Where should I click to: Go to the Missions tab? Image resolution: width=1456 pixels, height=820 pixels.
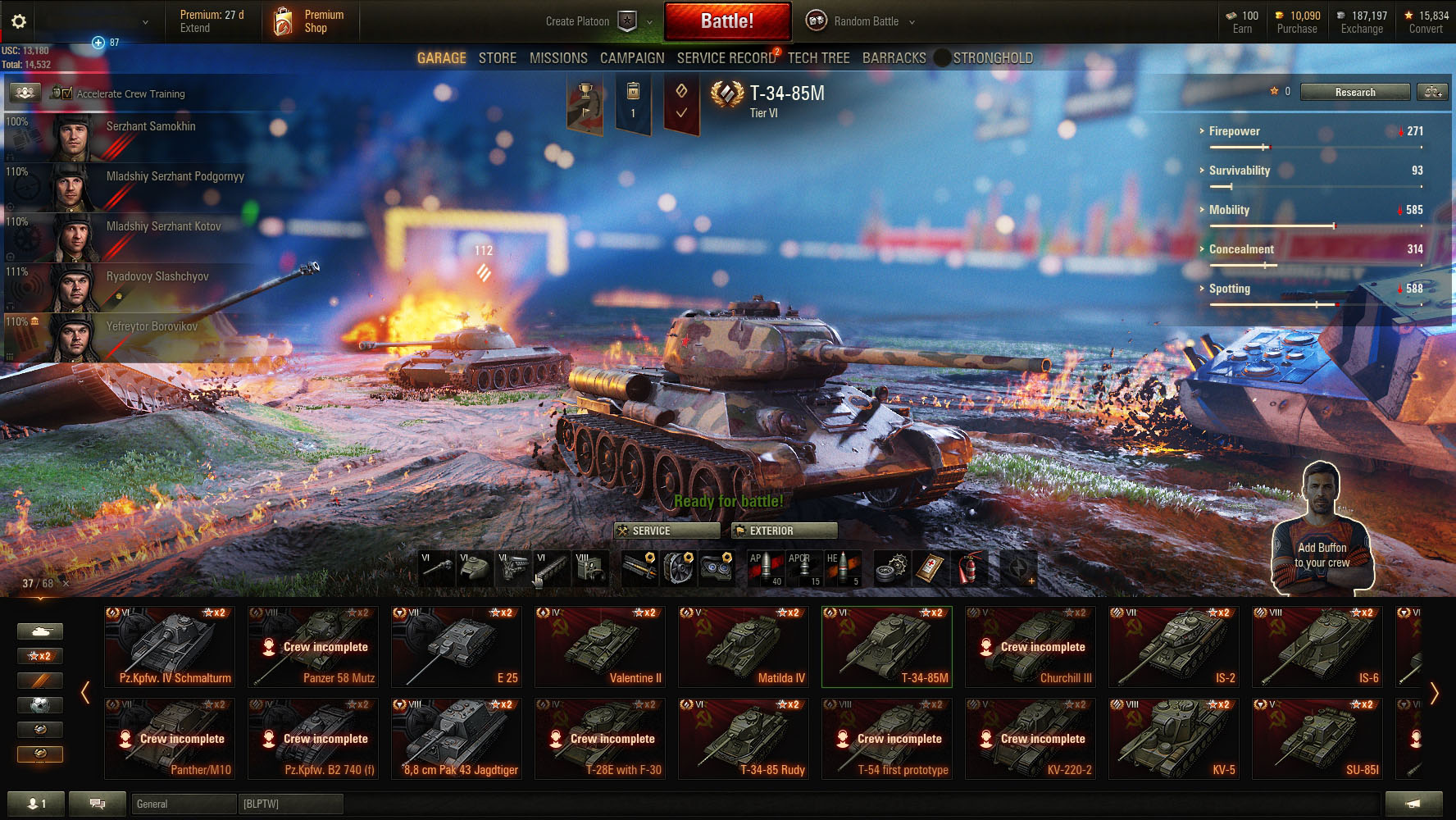coord(558,58)
